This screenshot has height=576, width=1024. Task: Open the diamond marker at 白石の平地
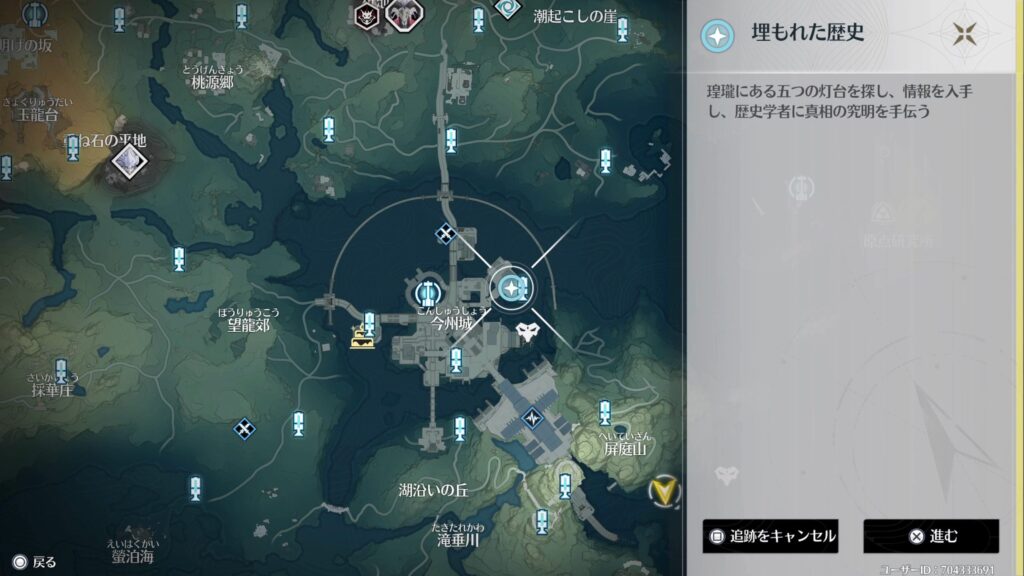128,159
